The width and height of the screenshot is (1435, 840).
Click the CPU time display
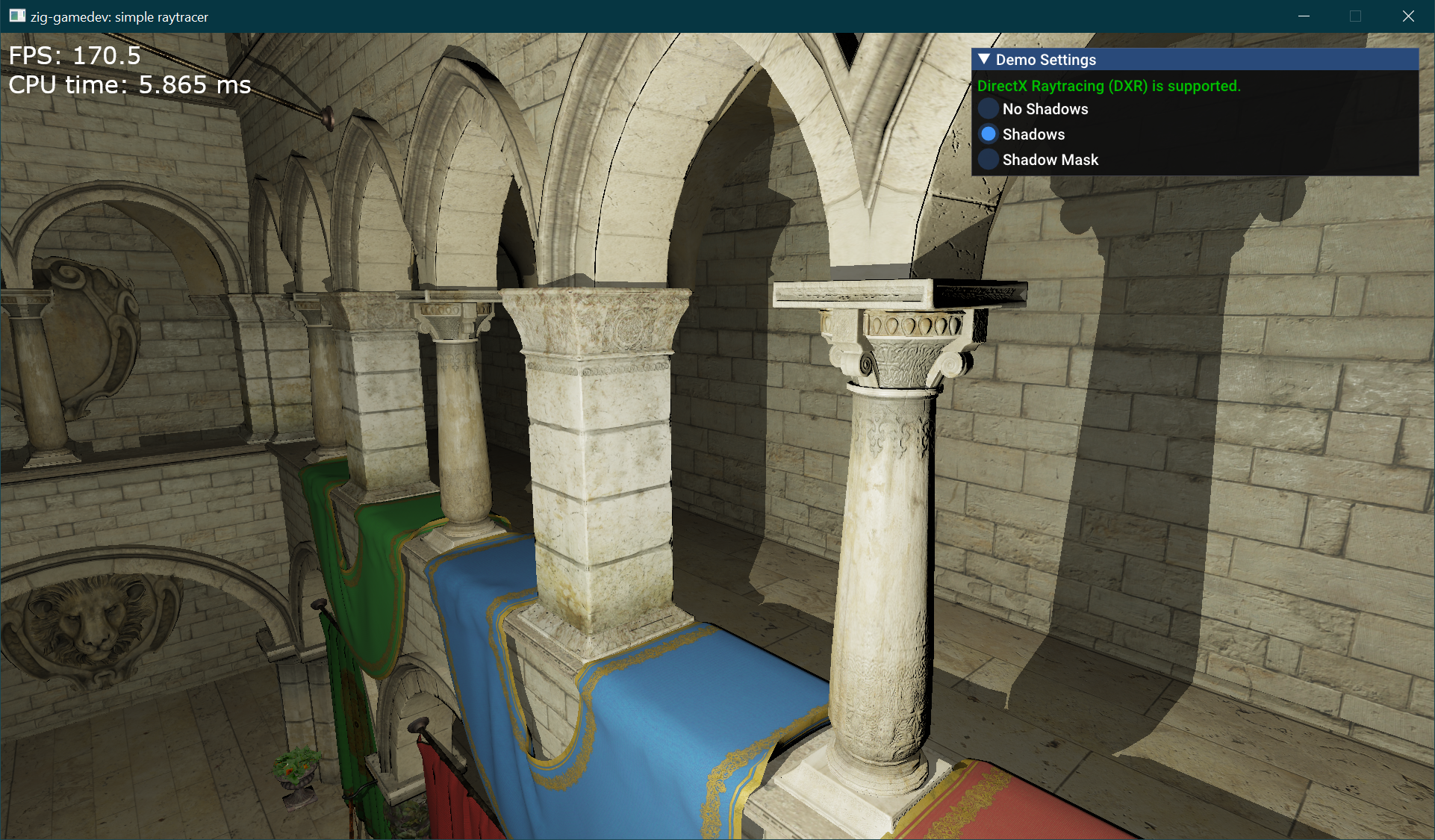(129, 84)
